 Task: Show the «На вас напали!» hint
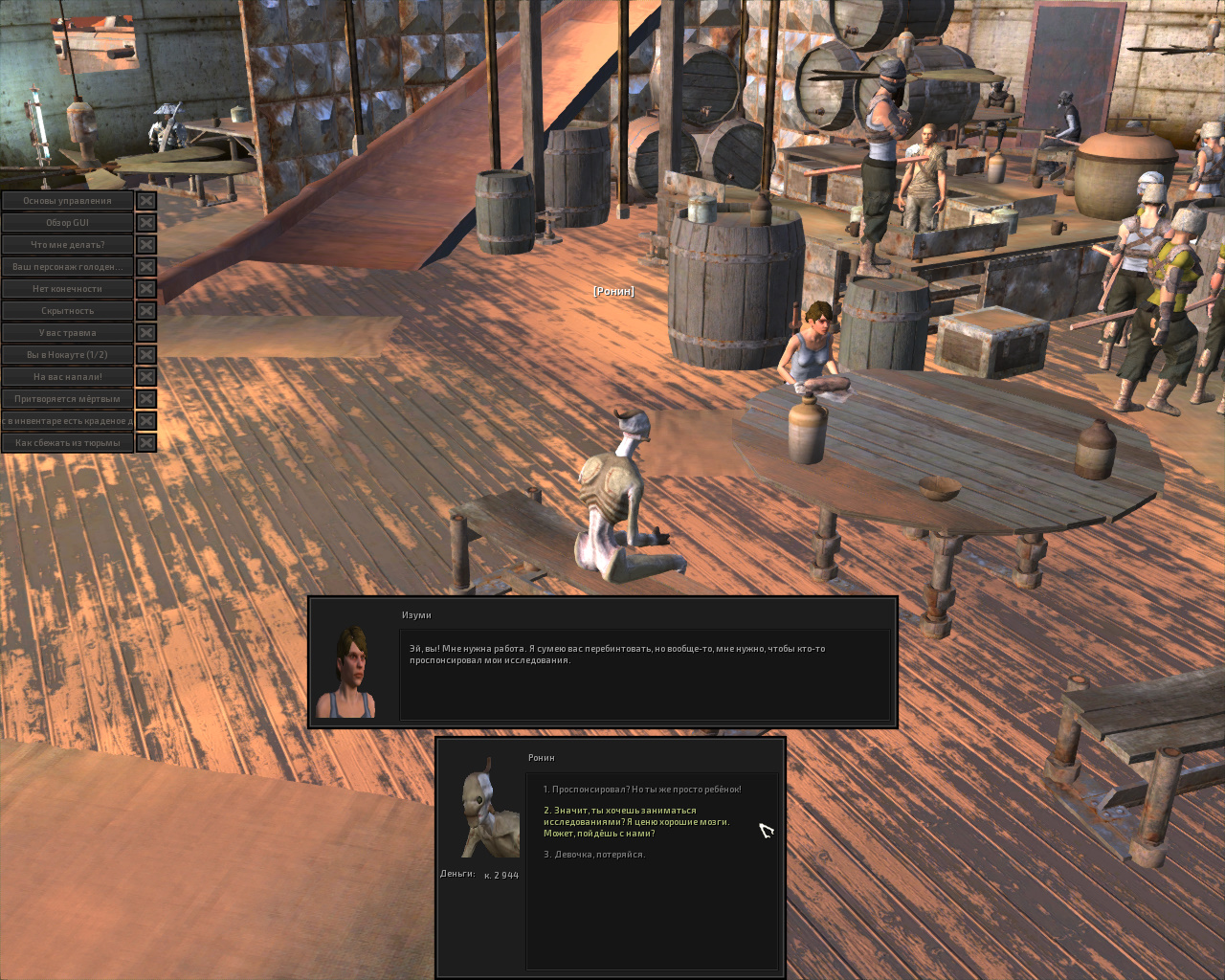tap(67, 377)
